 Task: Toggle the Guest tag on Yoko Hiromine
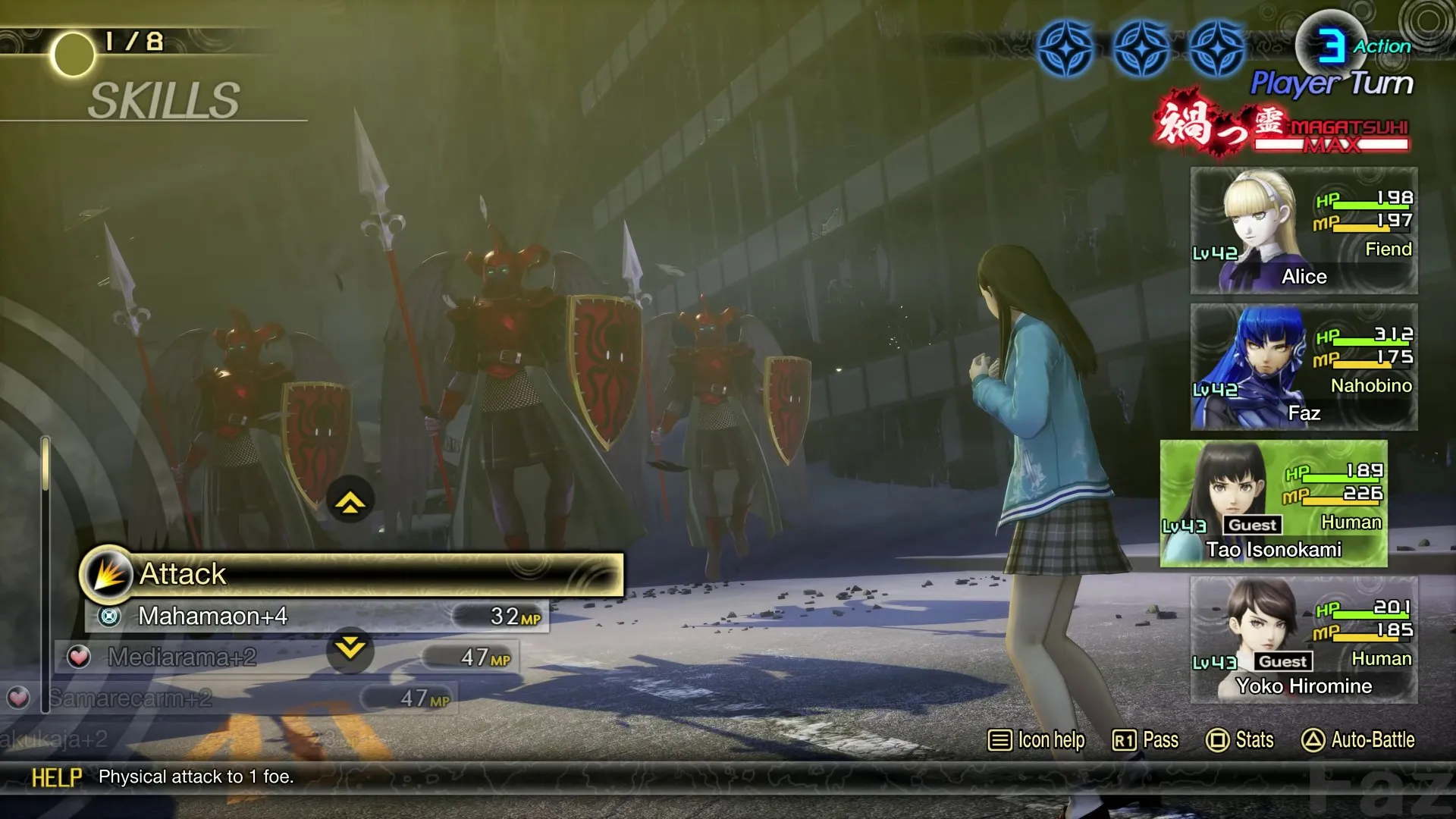coord(1282,661)
